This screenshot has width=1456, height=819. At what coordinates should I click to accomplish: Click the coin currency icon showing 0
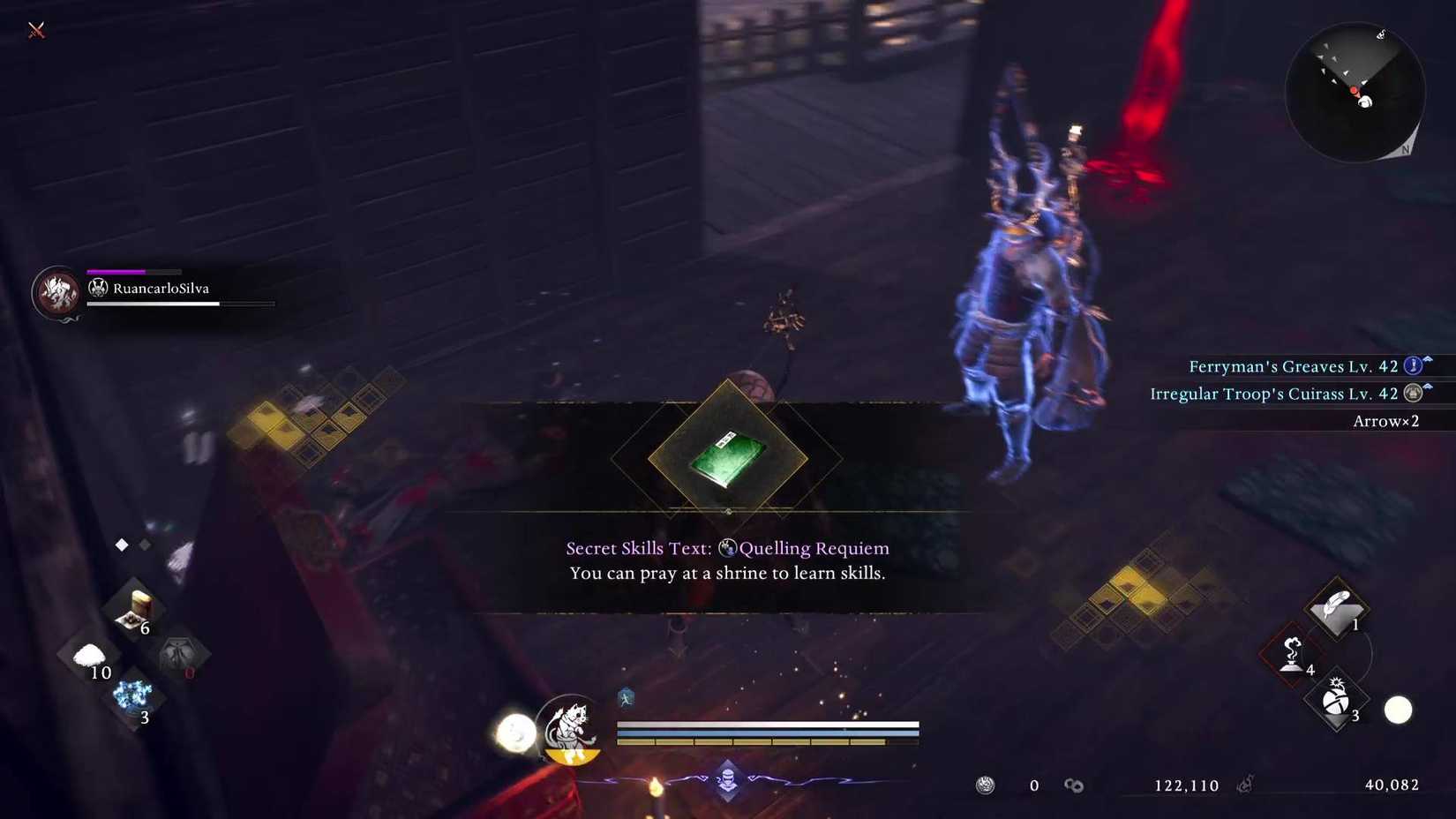click(x=986, y=785)
